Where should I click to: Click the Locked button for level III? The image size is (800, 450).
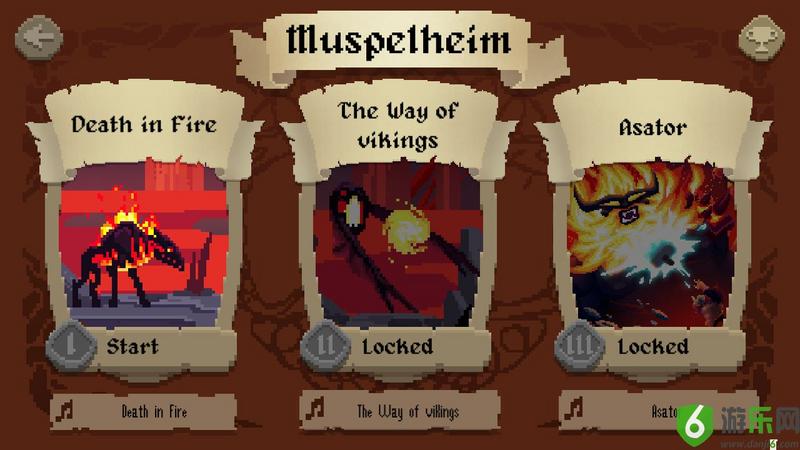tap(652, 348)
